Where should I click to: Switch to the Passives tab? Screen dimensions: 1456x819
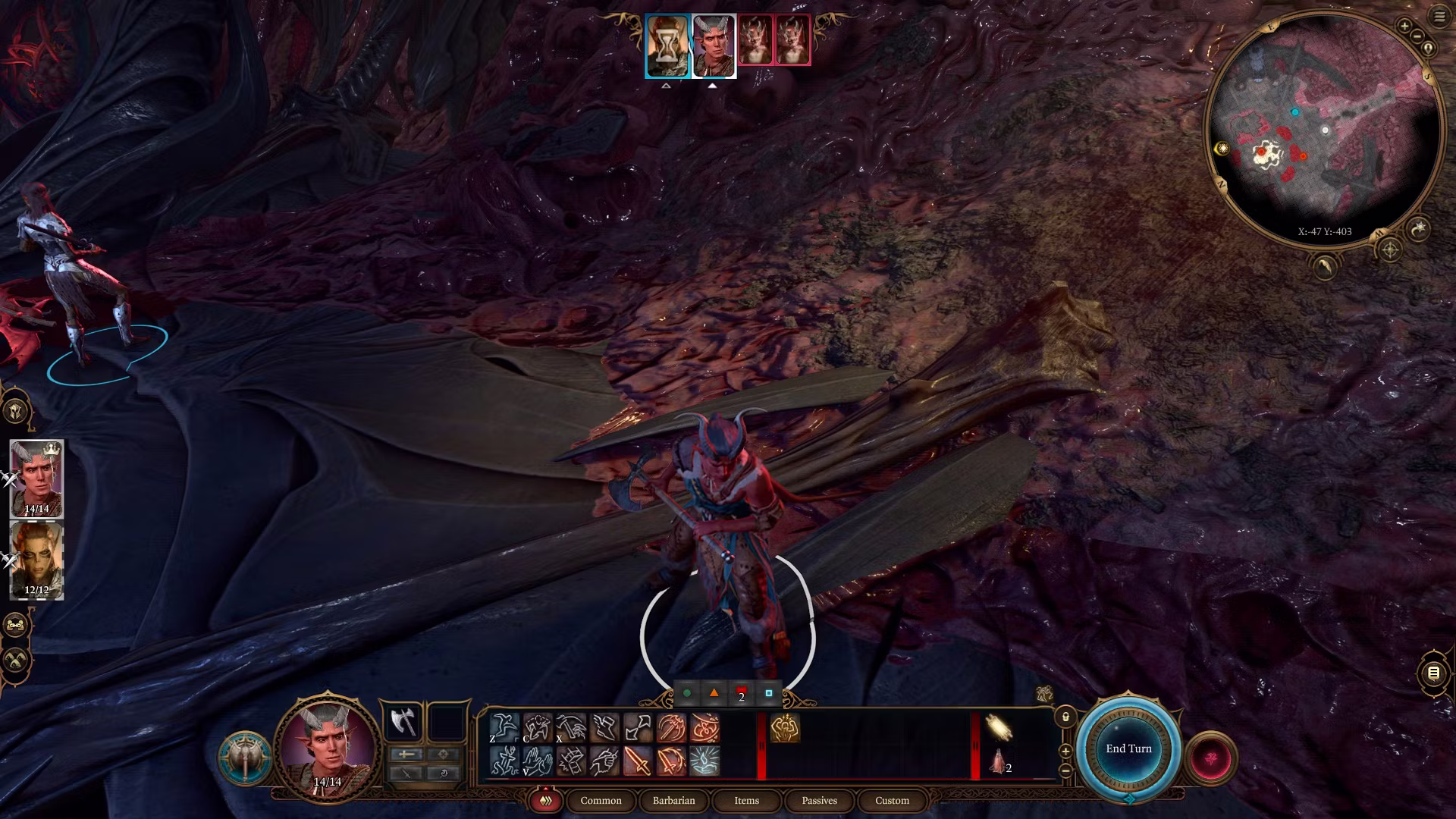click(819, 801)
